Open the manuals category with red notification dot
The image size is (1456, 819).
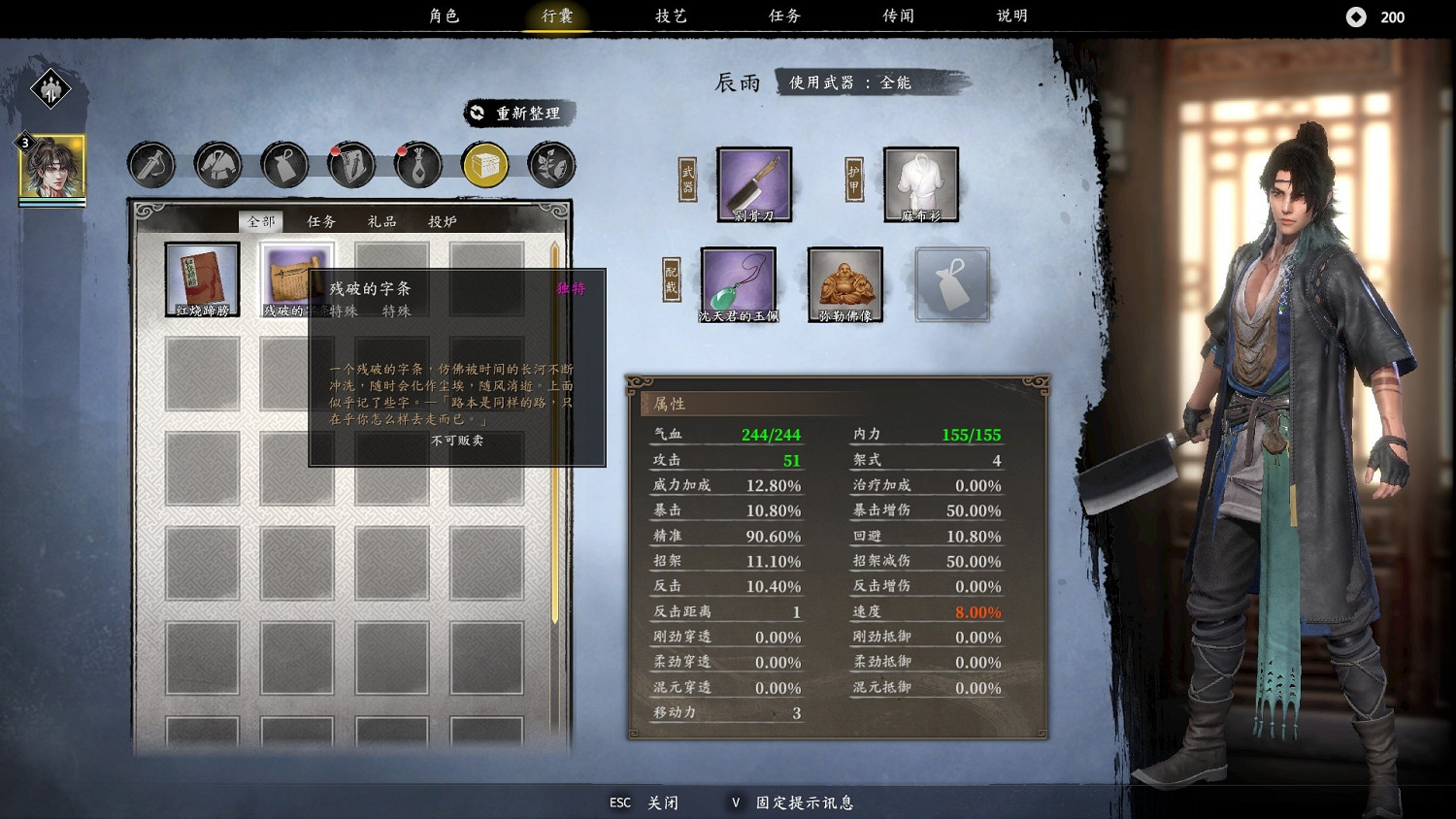click(350, 164)
